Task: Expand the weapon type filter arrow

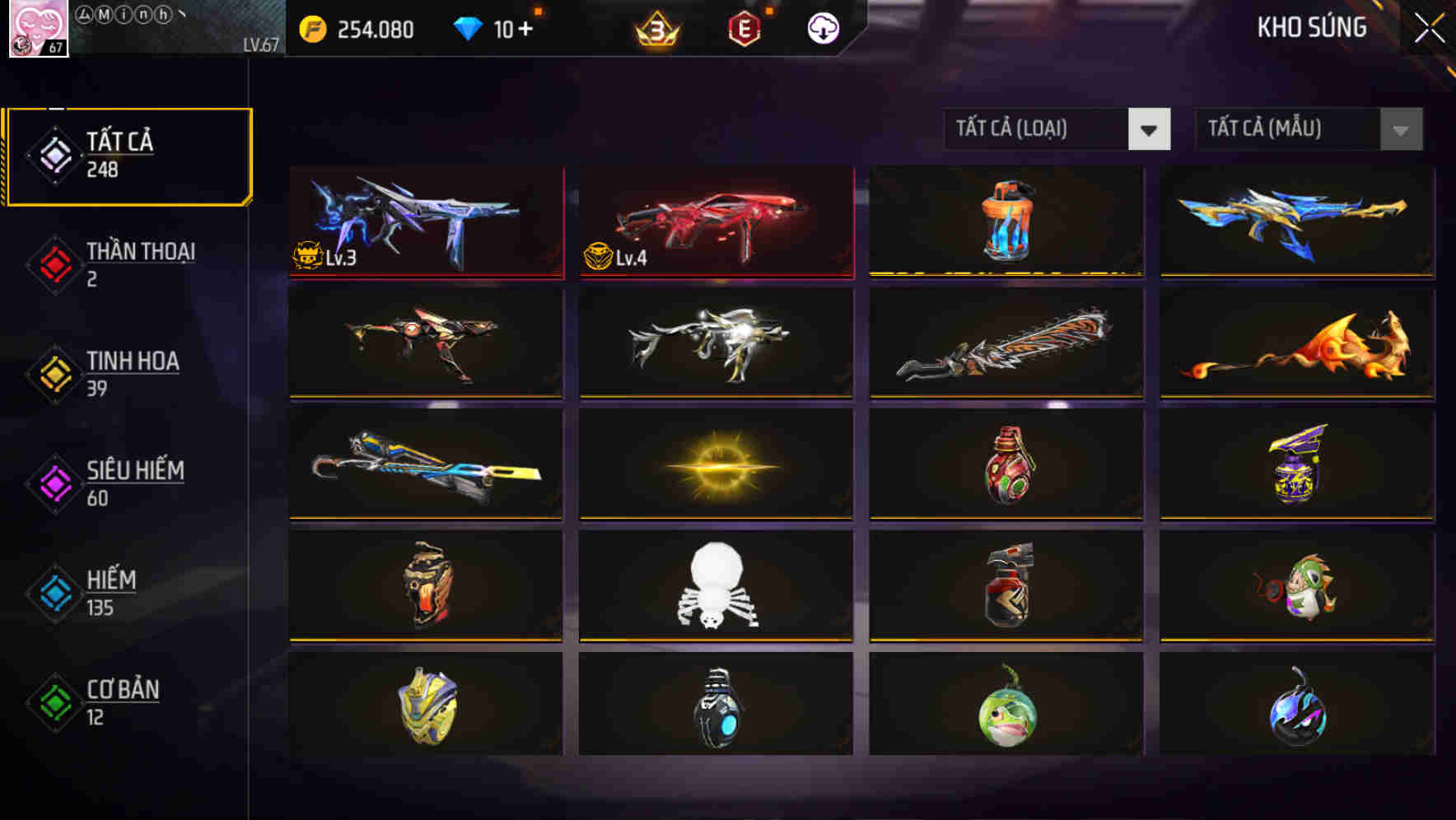Action: (x=1150, y=129)
